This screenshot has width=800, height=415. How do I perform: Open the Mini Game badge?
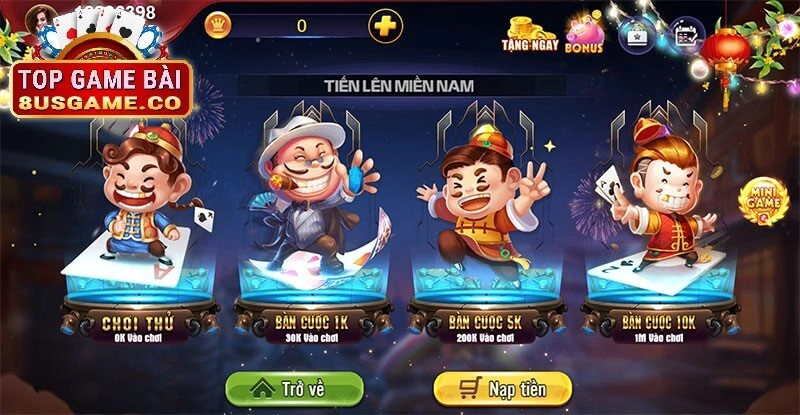pyautogui.click(x=762, y=201)
